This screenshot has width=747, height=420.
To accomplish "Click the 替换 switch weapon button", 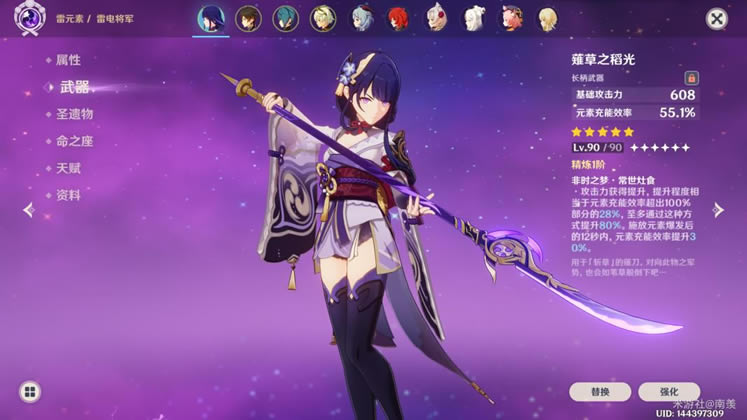I will click(x=600, y=391).
